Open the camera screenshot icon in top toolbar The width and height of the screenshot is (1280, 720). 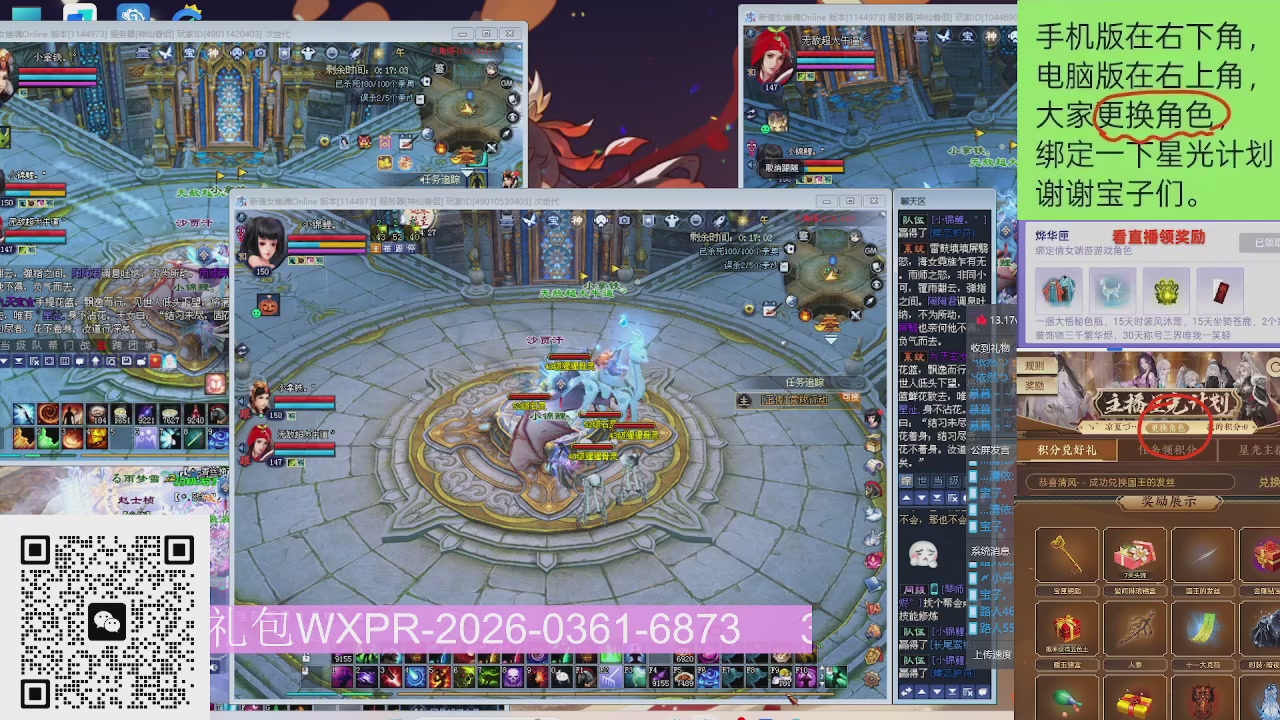[623, 219]
